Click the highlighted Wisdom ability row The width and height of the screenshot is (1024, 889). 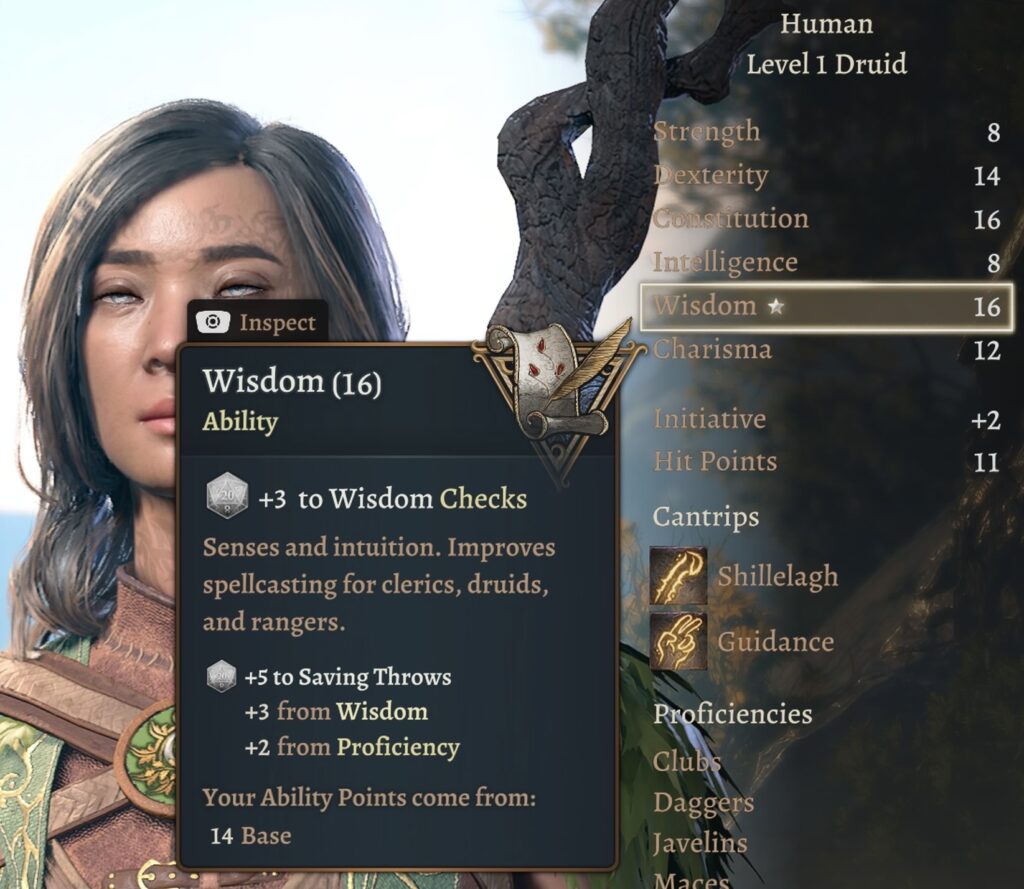tap(826, 306)
